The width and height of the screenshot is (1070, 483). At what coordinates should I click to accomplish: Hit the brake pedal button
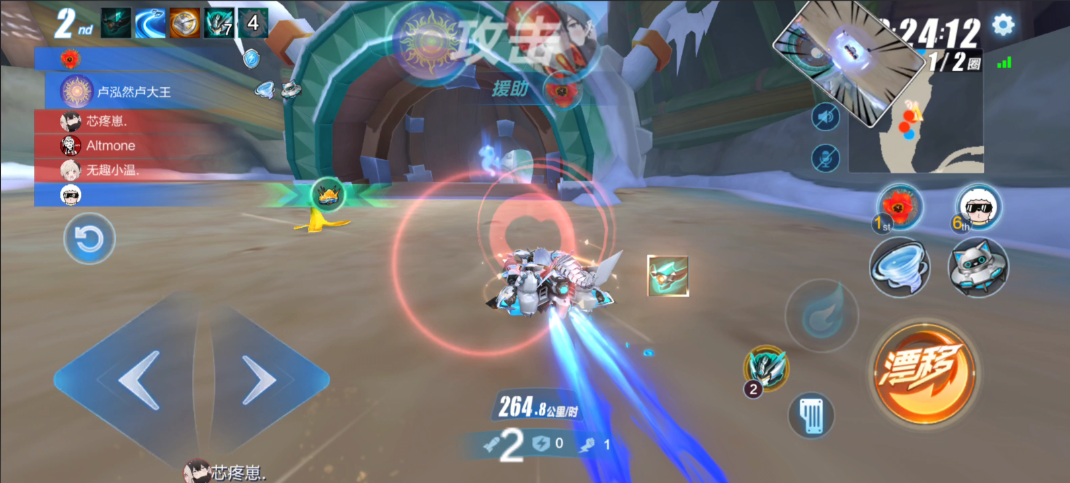(811, 414)
